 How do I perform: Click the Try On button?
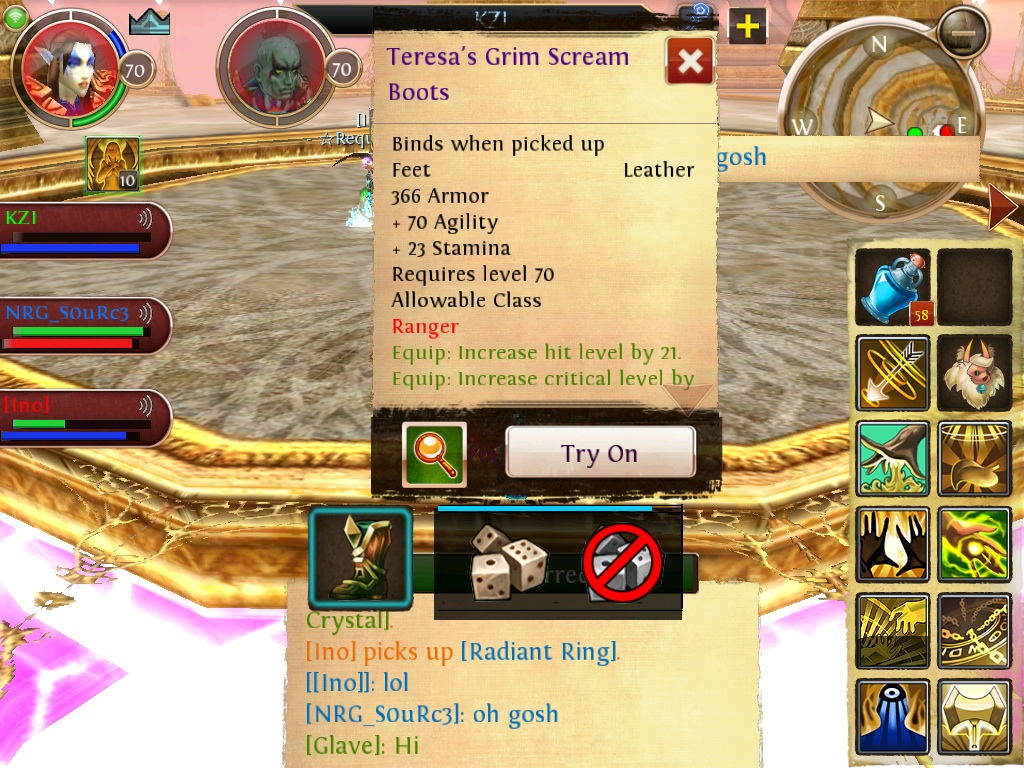click(600, 453)
